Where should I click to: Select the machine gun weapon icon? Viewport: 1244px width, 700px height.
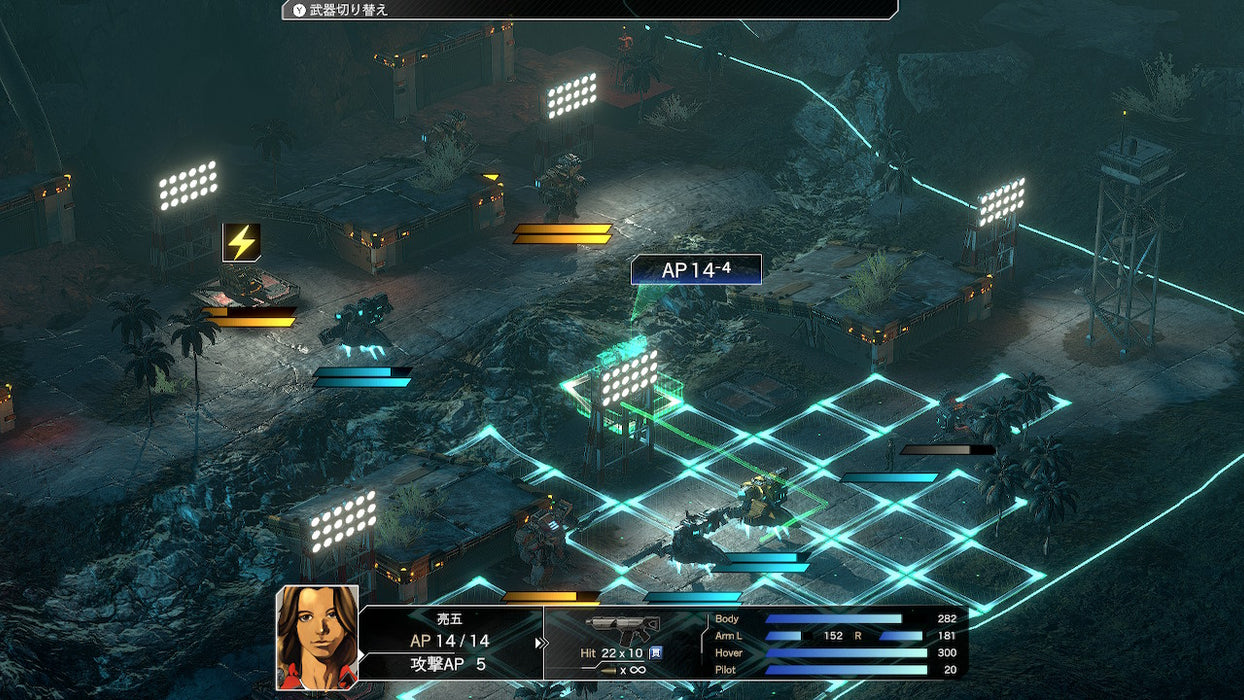pos(622,627)
